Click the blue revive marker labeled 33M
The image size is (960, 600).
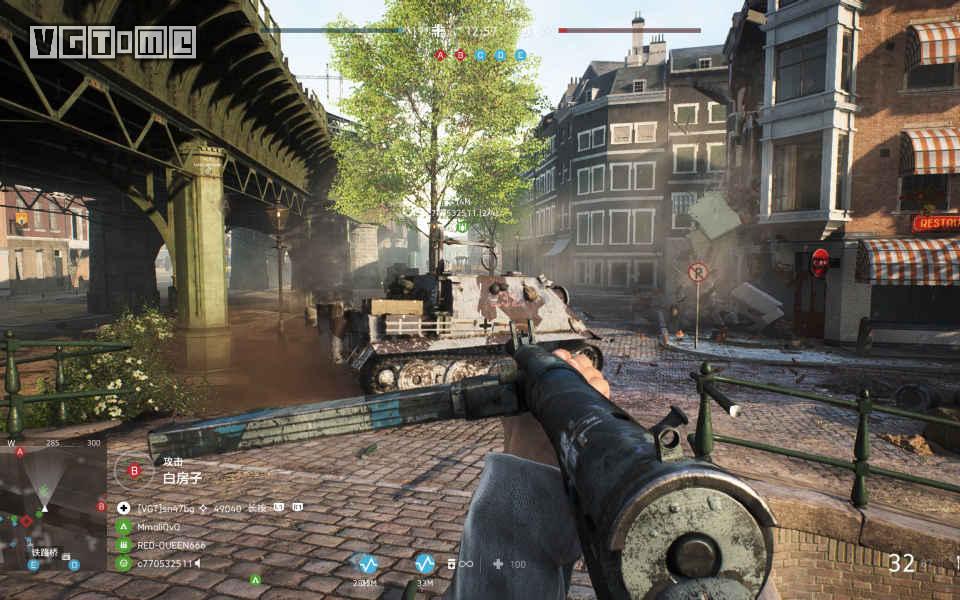425,564
